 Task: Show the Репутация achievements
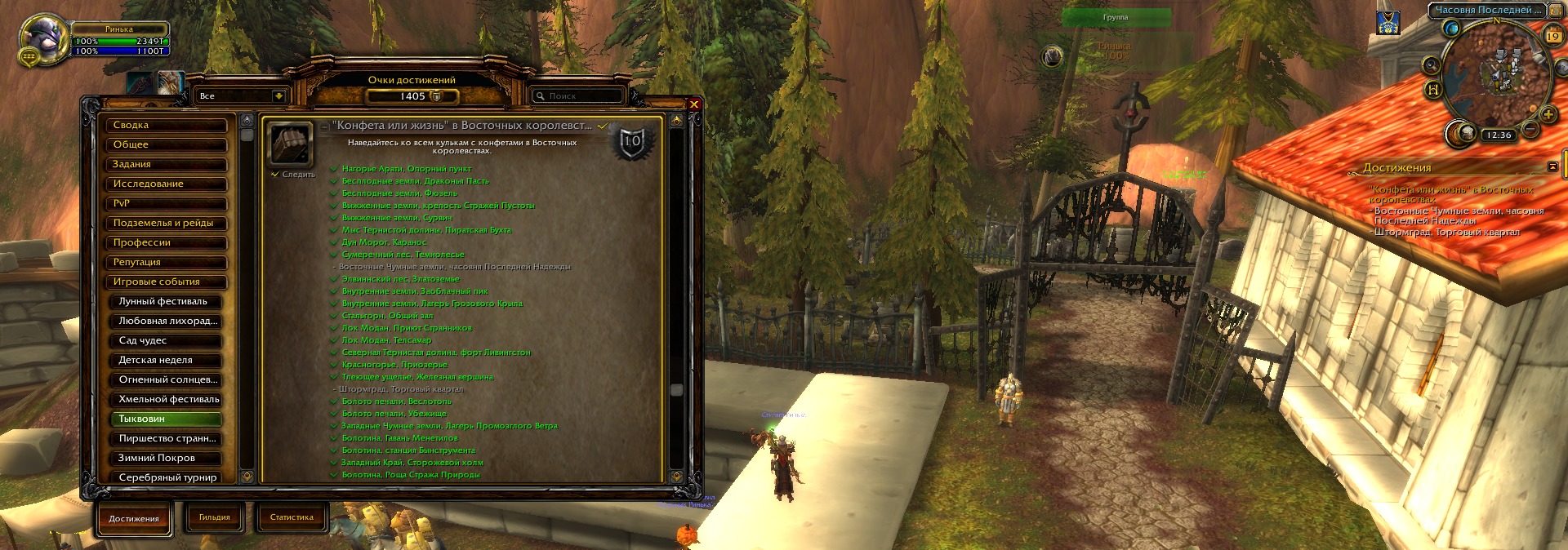point(166,263)
